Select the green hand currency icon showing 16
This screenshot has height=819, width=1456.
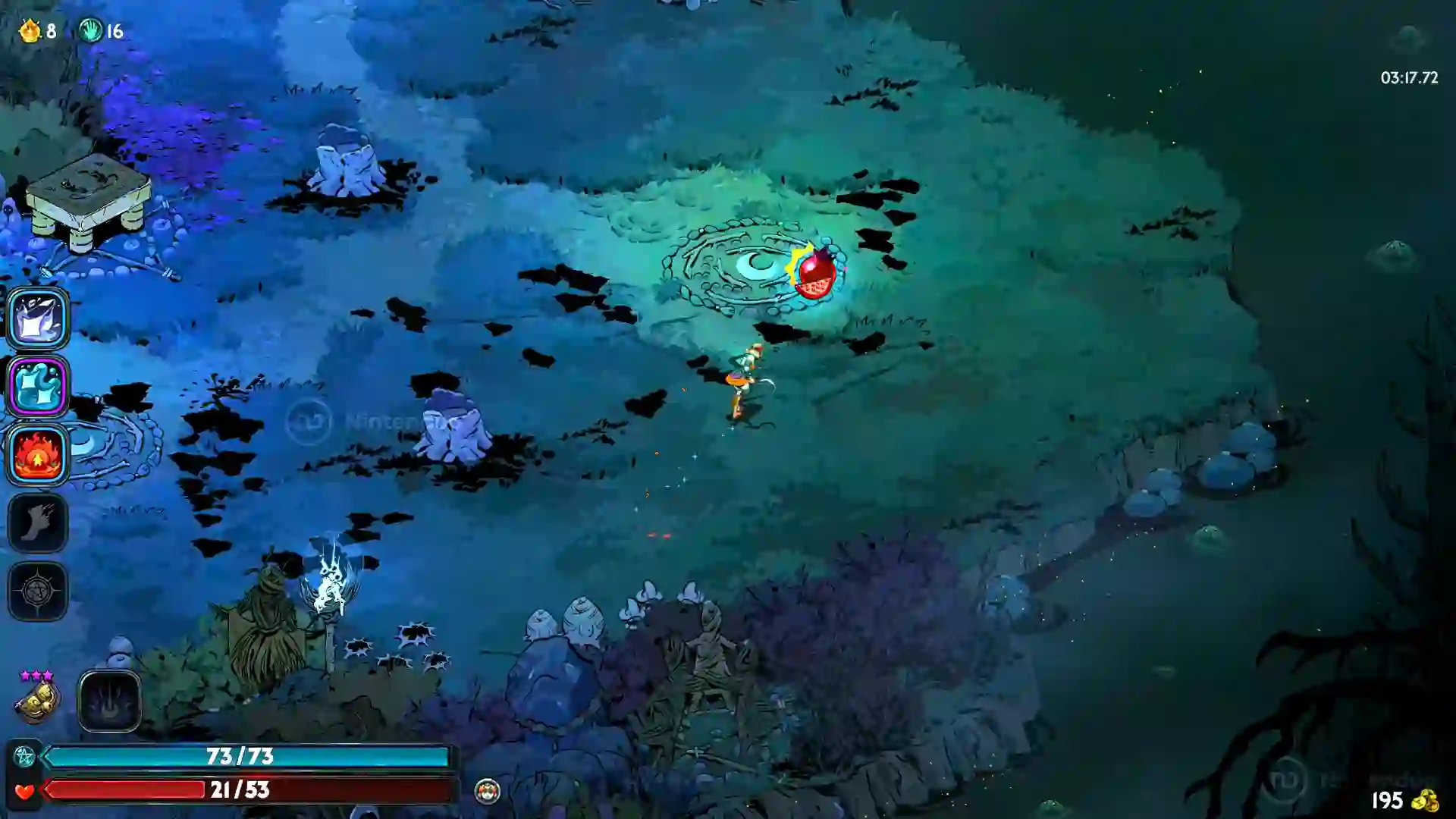tap(91, 29)
